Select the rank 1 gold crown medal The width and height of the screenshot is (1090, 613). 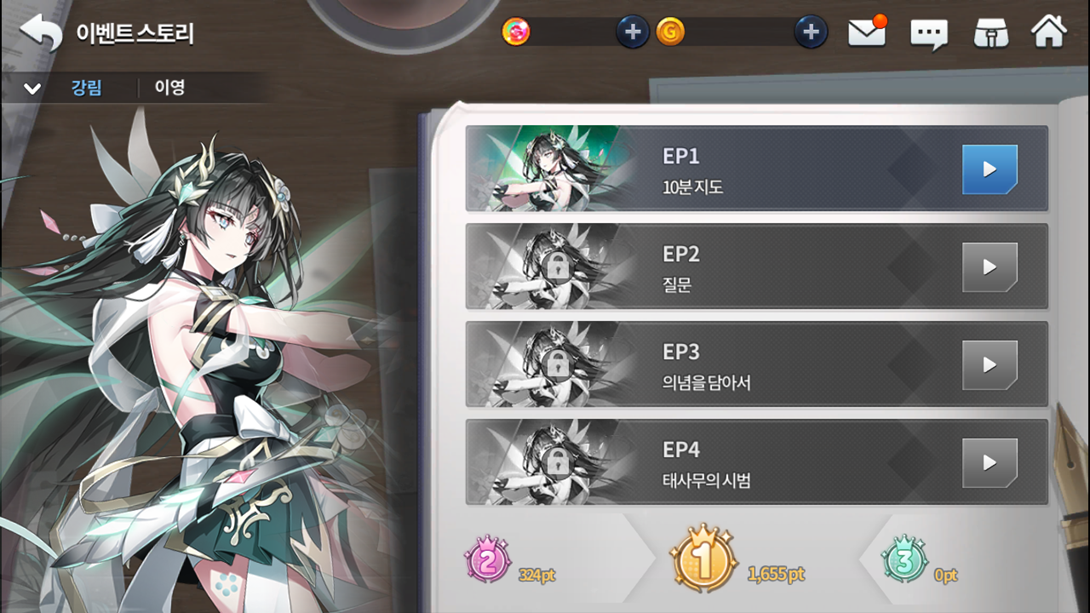pos(702,561)
